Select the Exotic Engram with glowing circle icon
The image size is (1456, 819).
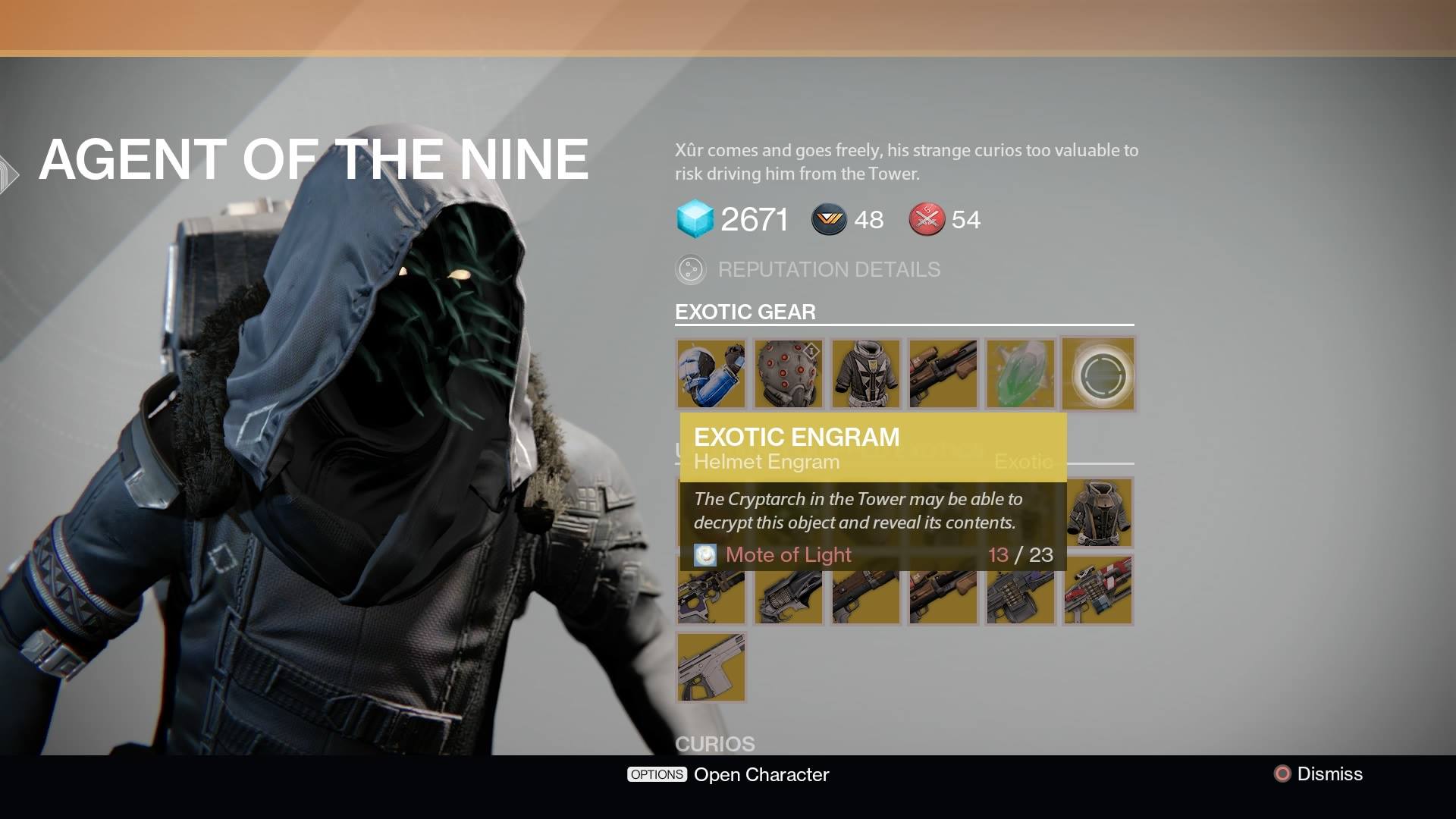pyautogui.click(x=1098, y=374)
